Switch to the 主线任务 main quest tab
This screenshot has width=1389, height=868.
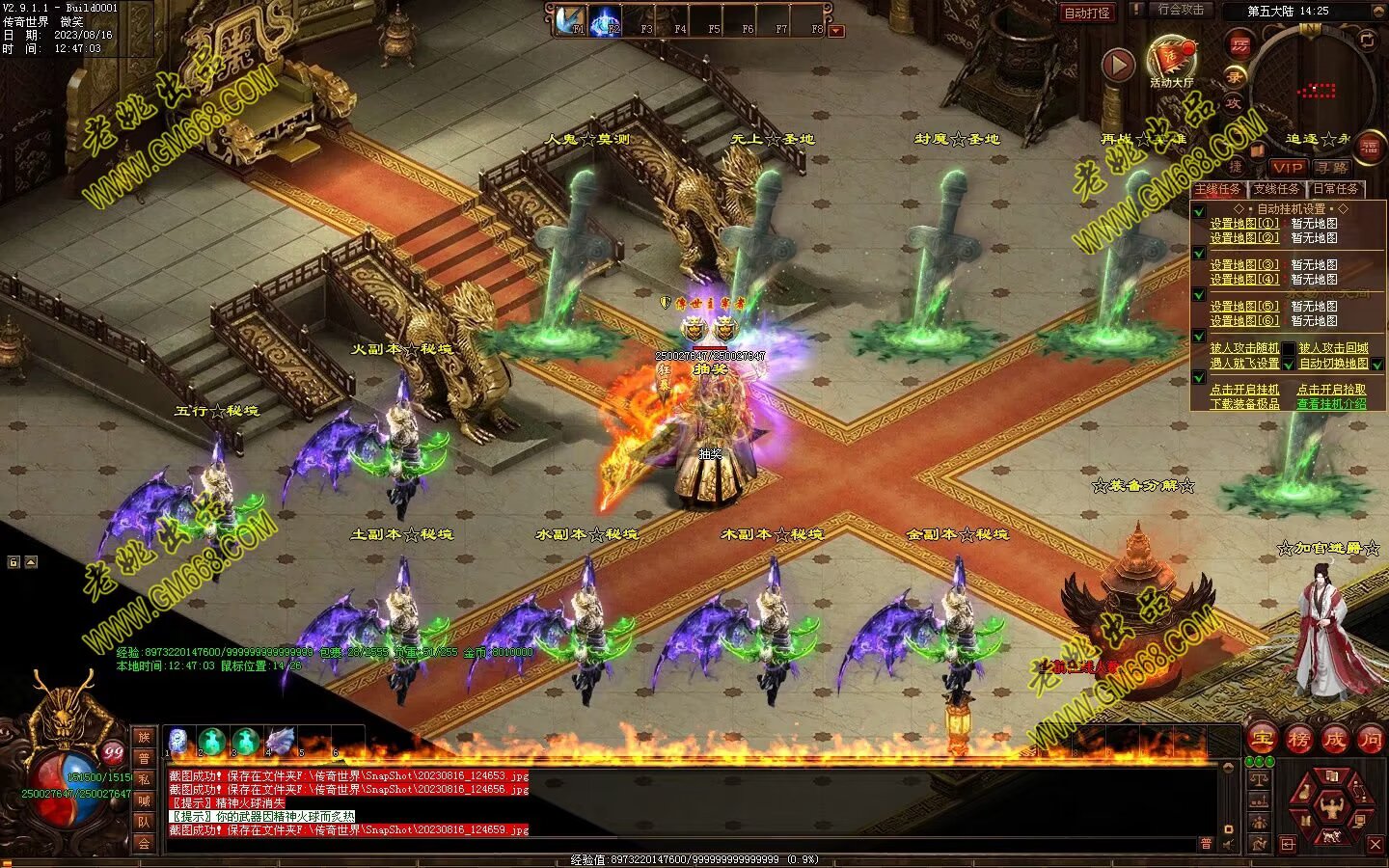click(x=1217, y=189)
